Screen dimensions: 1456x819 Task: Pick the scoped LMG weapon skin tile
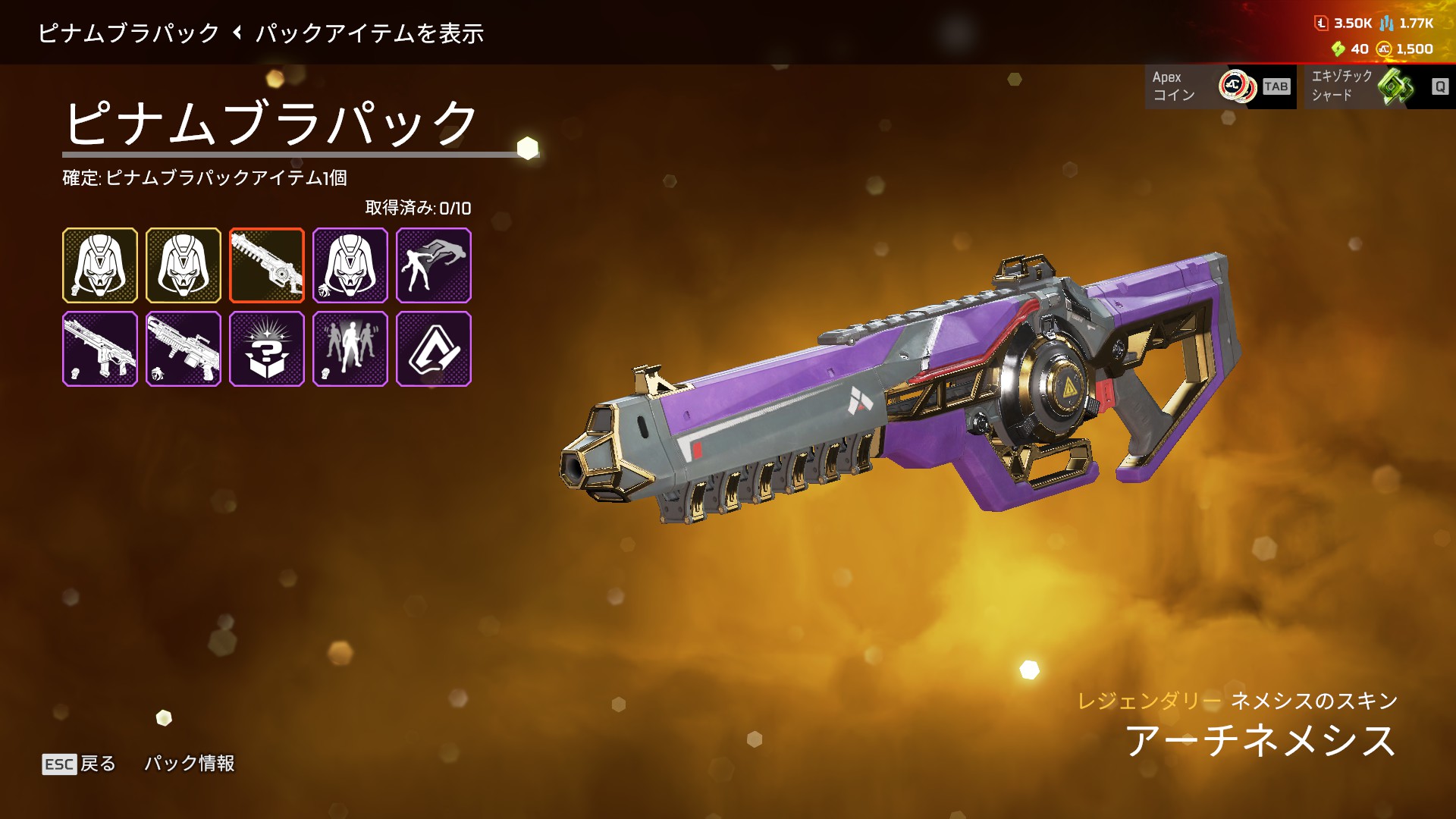(184, 349)
